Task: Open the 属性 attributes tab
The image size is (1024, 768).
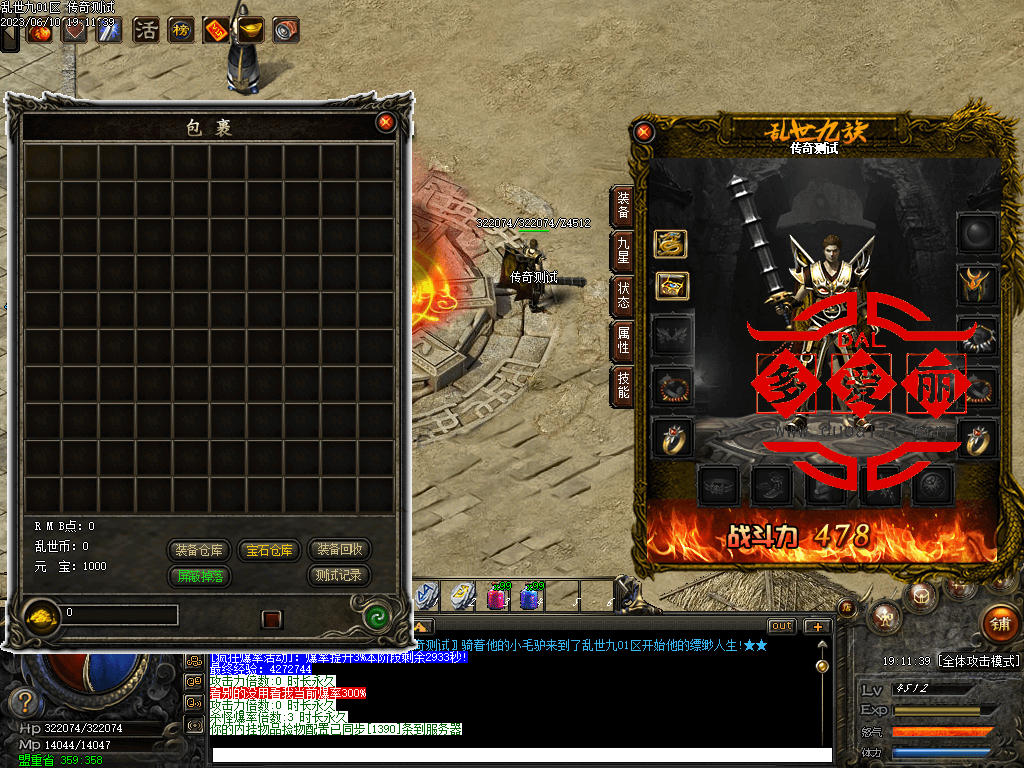Action: click(623, 340)
